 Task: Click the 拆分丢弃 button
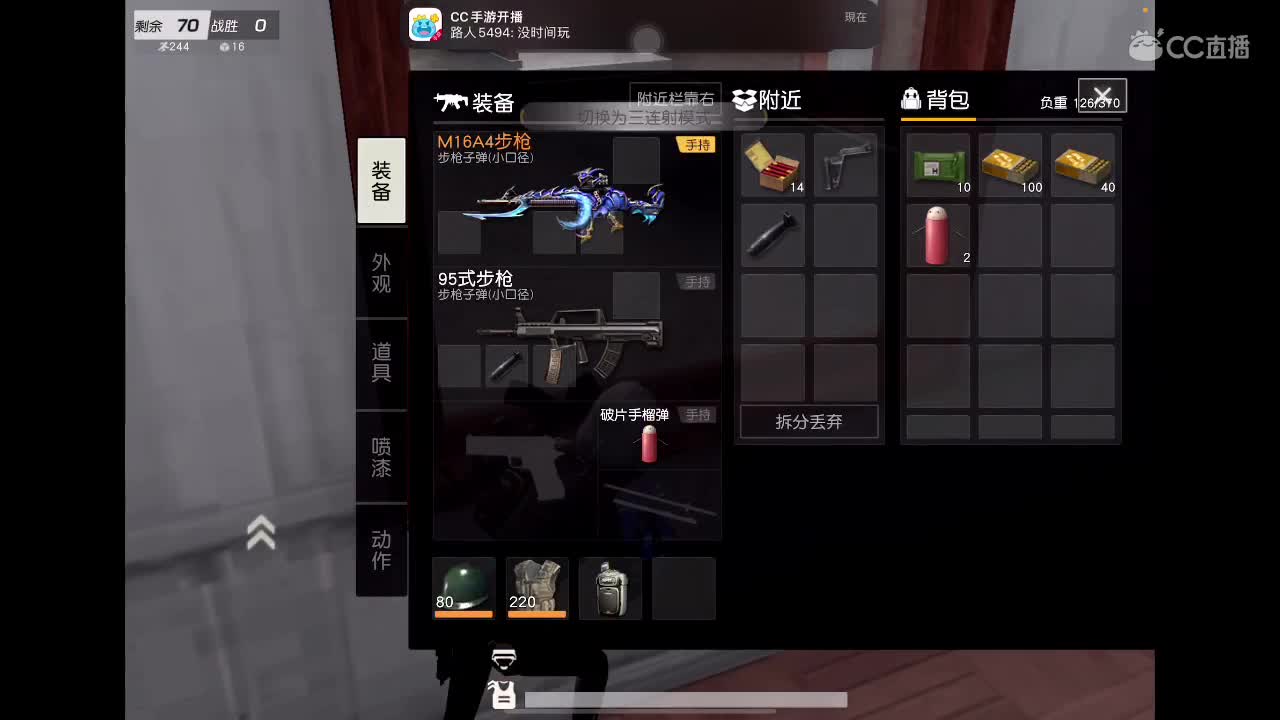pyautogui.click(x=808, y=422)
